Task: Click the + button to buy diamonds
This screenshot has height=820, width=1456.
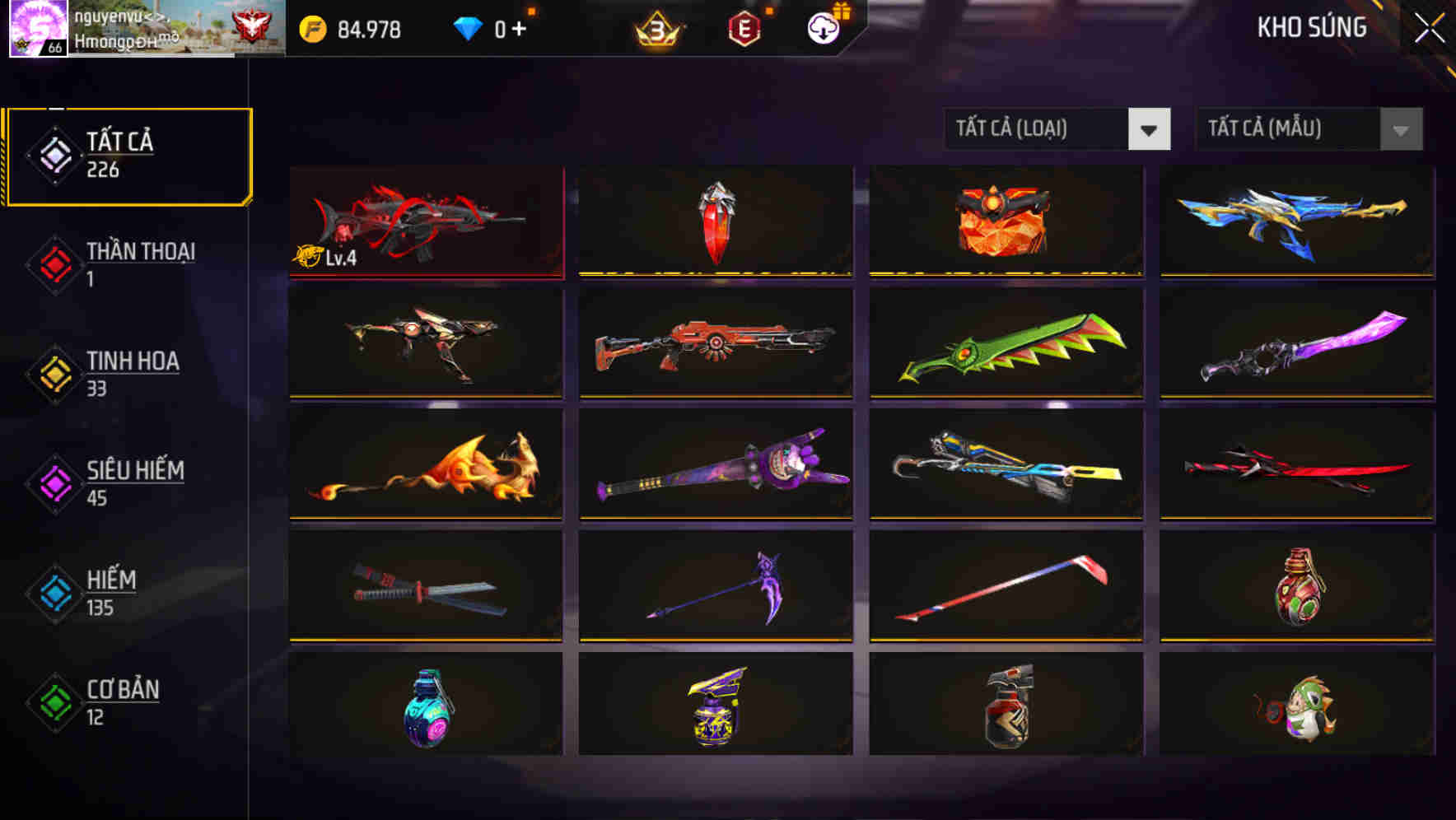Action: pos(520,27)
